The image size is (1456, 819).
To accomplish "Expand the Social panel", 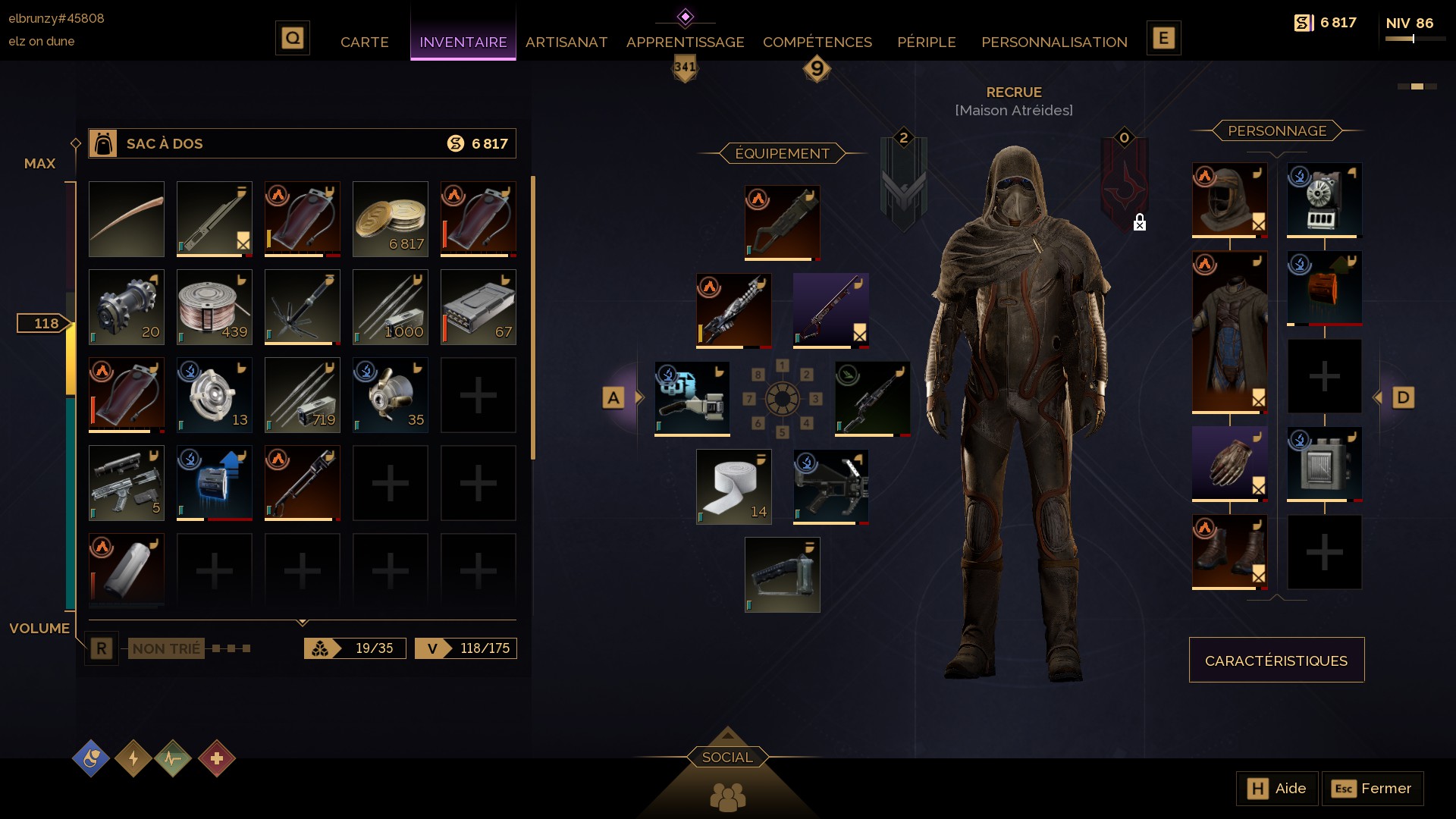I will click(727, 757).
